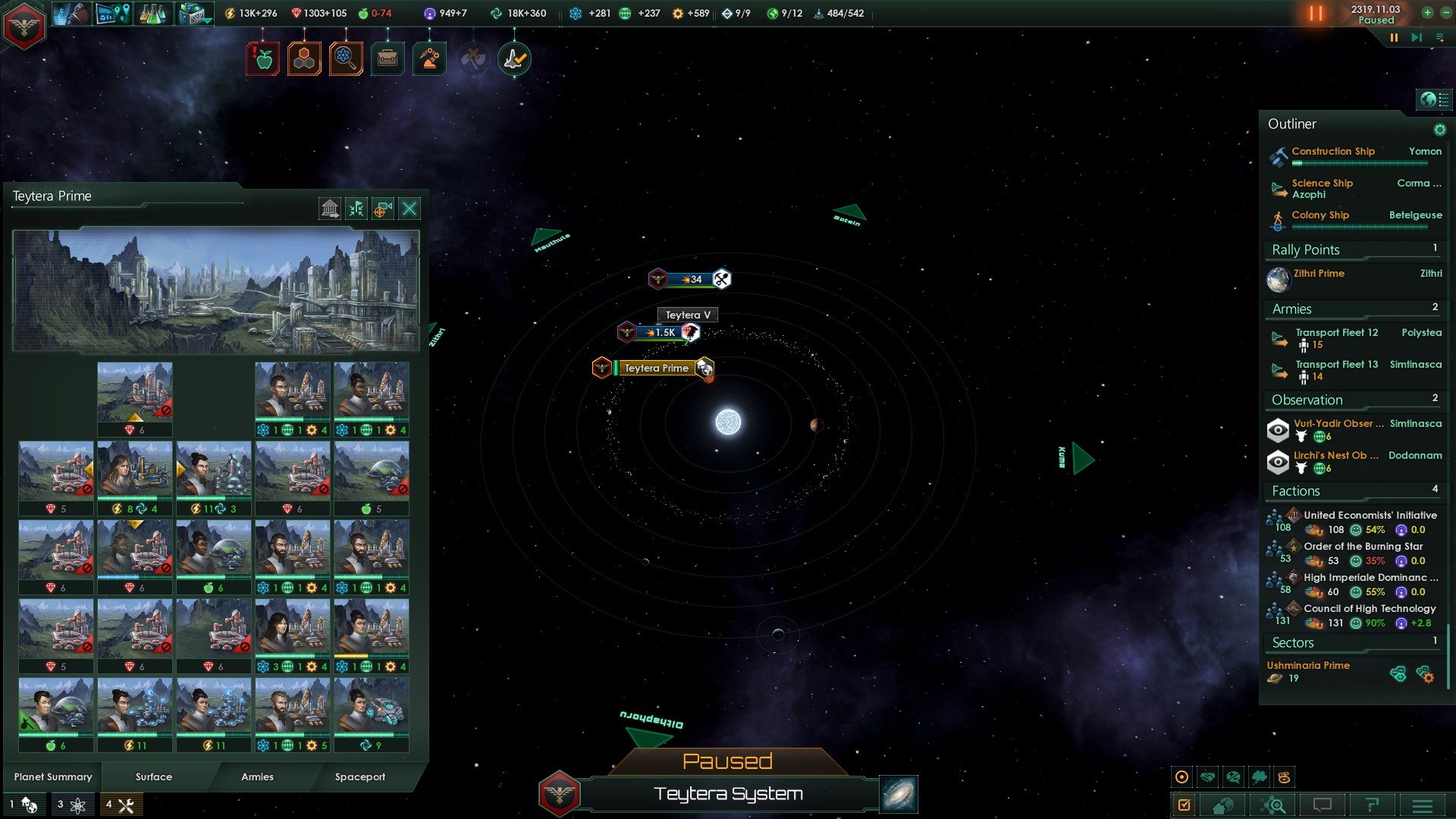This screenshot has width=1456, height=819.
Task: Select the Ushminaria Prime sector entry
Action: 1308,666
